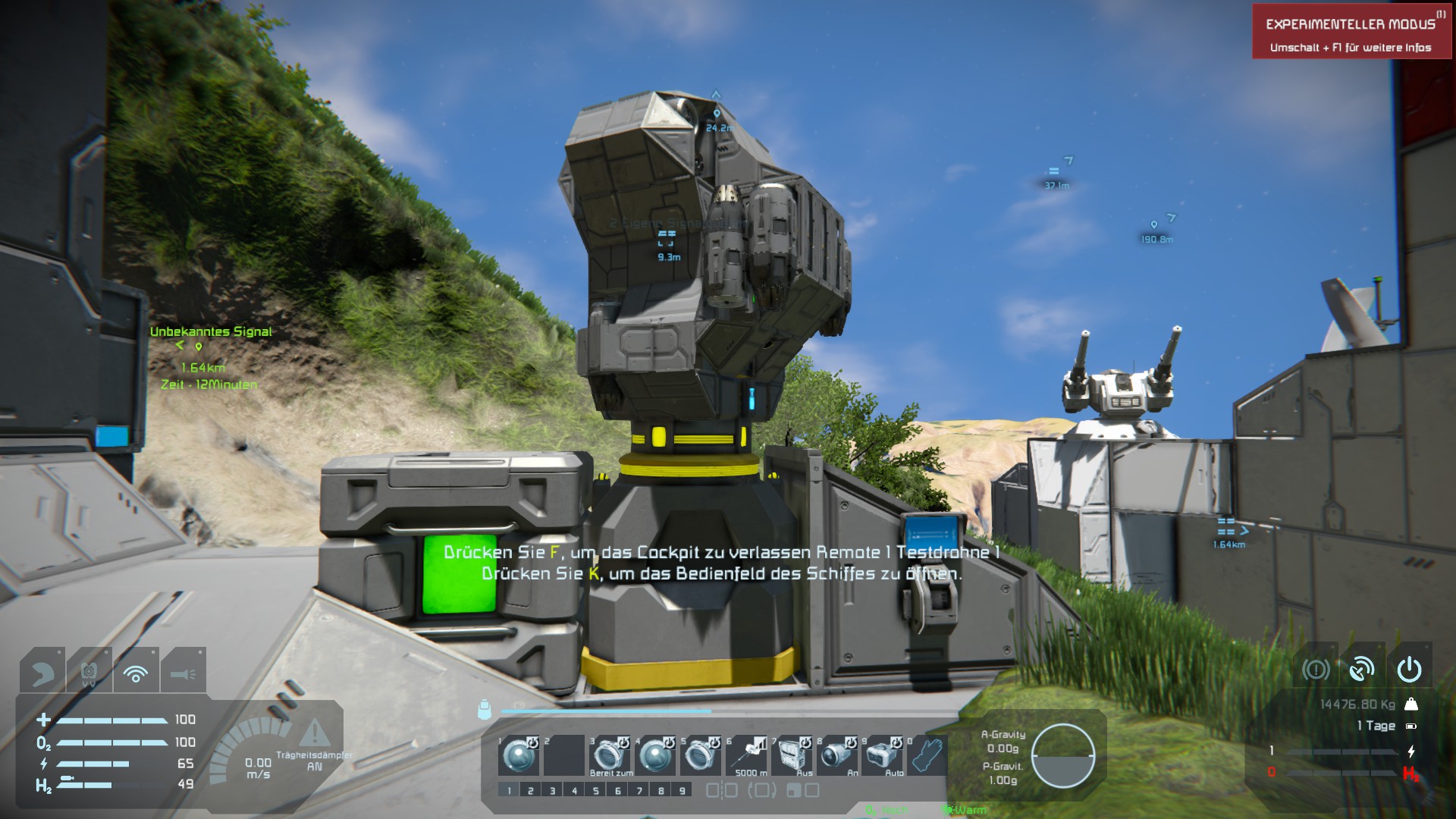Toggle the broadcasting signal icon
Image resolution: width=1456 pixels, height=819 pixels.
point(136,671)
